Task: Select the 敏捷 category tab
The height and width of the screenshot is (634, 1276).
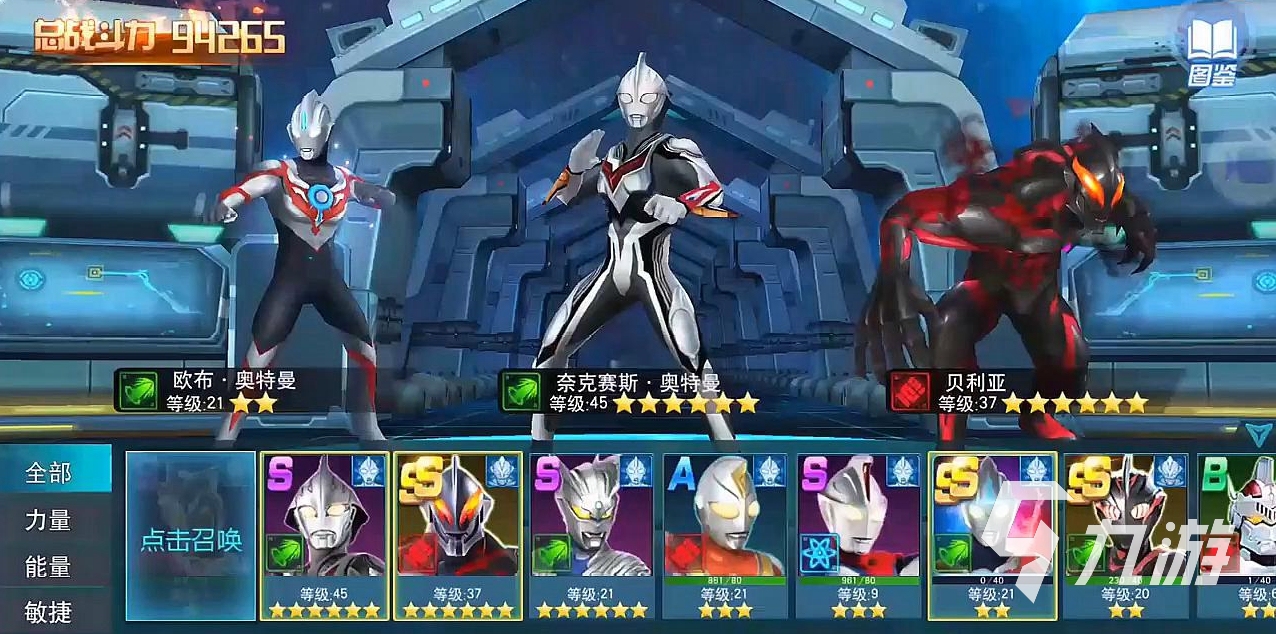Action: tap(50, 612)
